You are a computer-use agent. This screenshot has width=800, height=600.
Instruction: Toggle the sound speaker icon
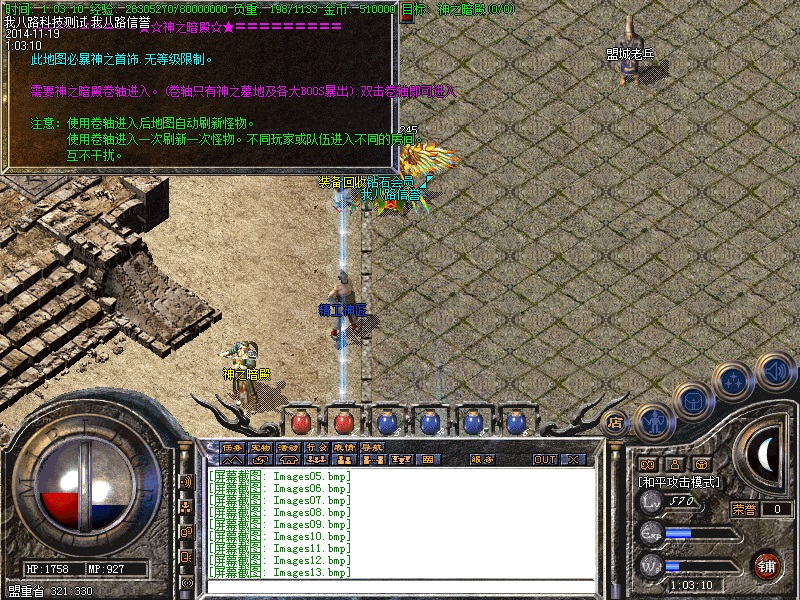pos(774,370)
